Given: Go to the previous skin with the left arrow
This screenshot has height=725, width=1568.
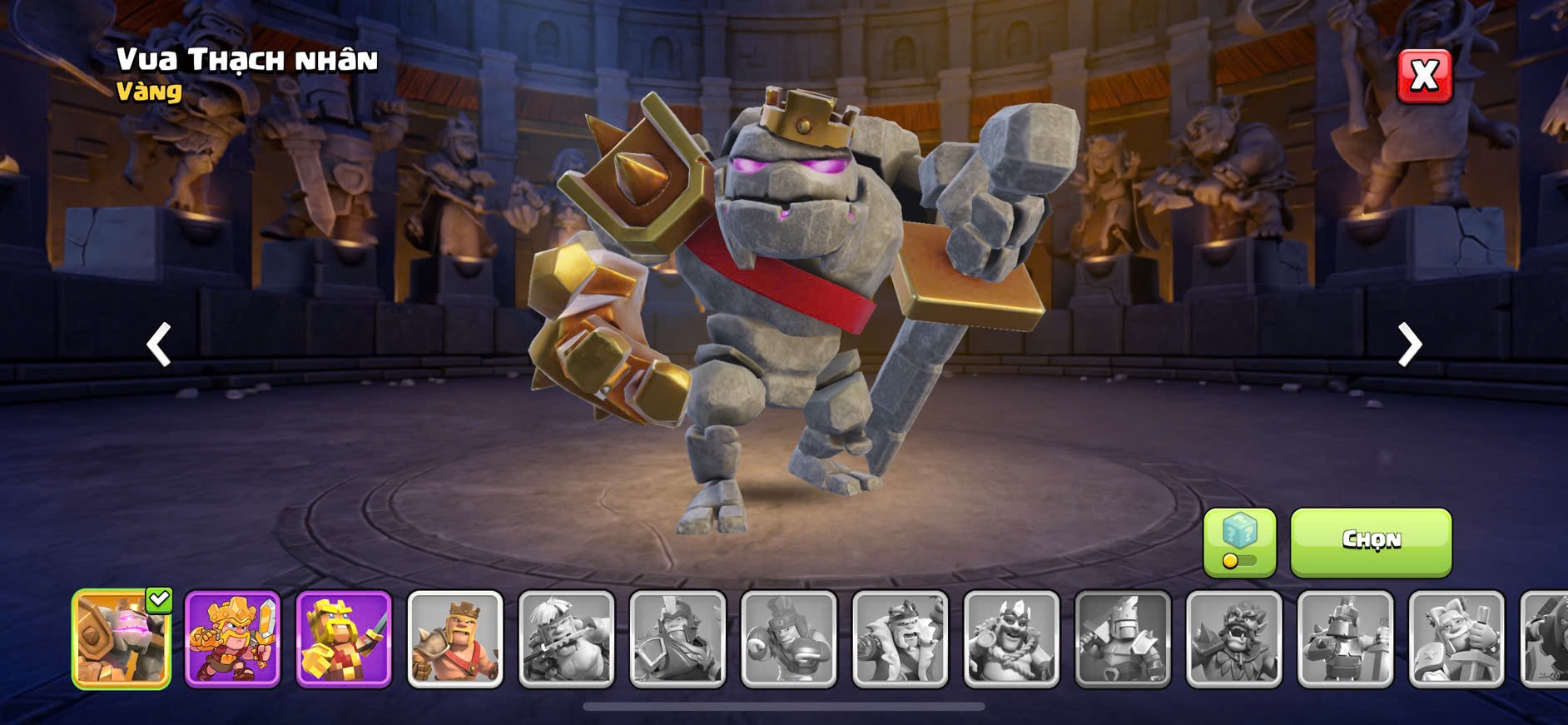Looking at the screenshot, I should (158, 344).
